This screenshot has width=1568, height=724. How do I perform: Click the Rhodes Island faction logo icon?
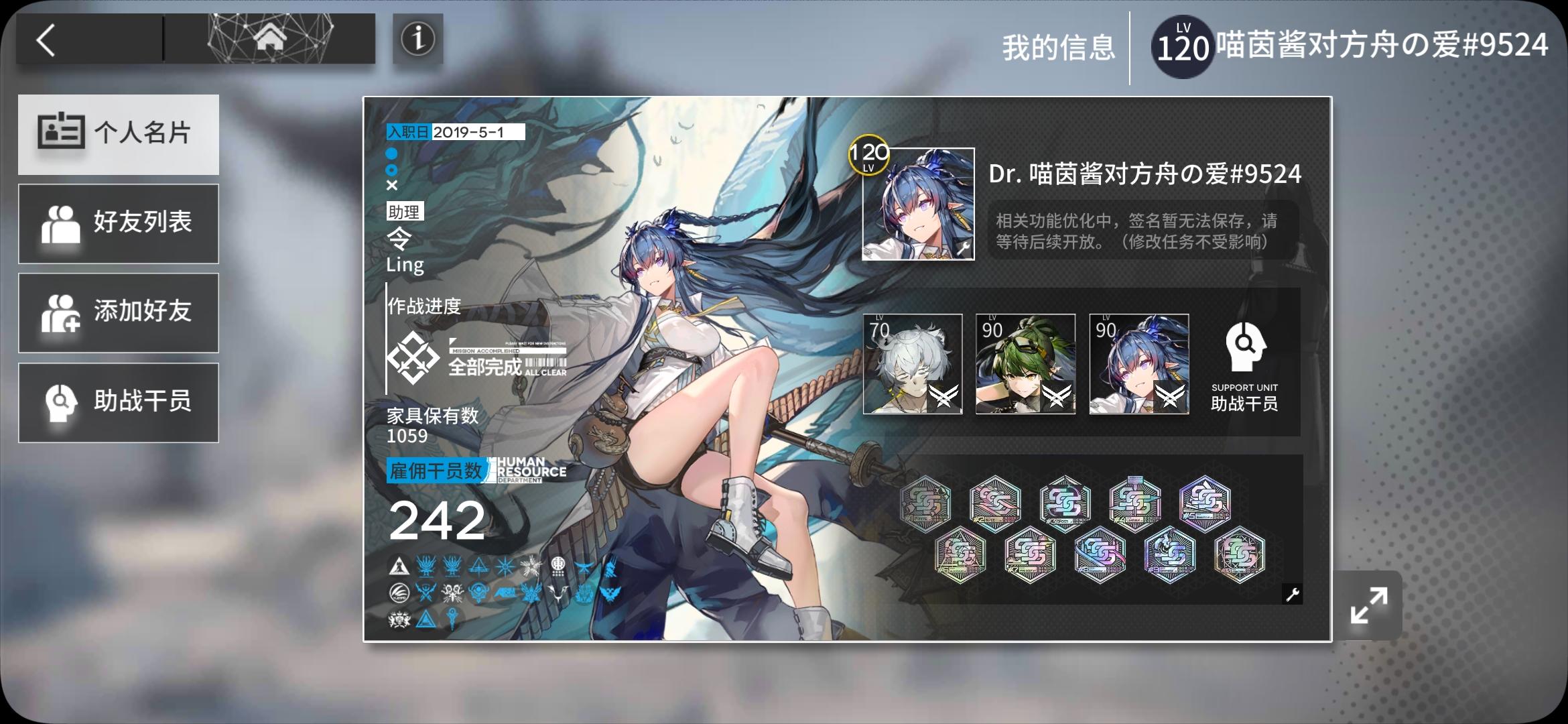[398, 567]
